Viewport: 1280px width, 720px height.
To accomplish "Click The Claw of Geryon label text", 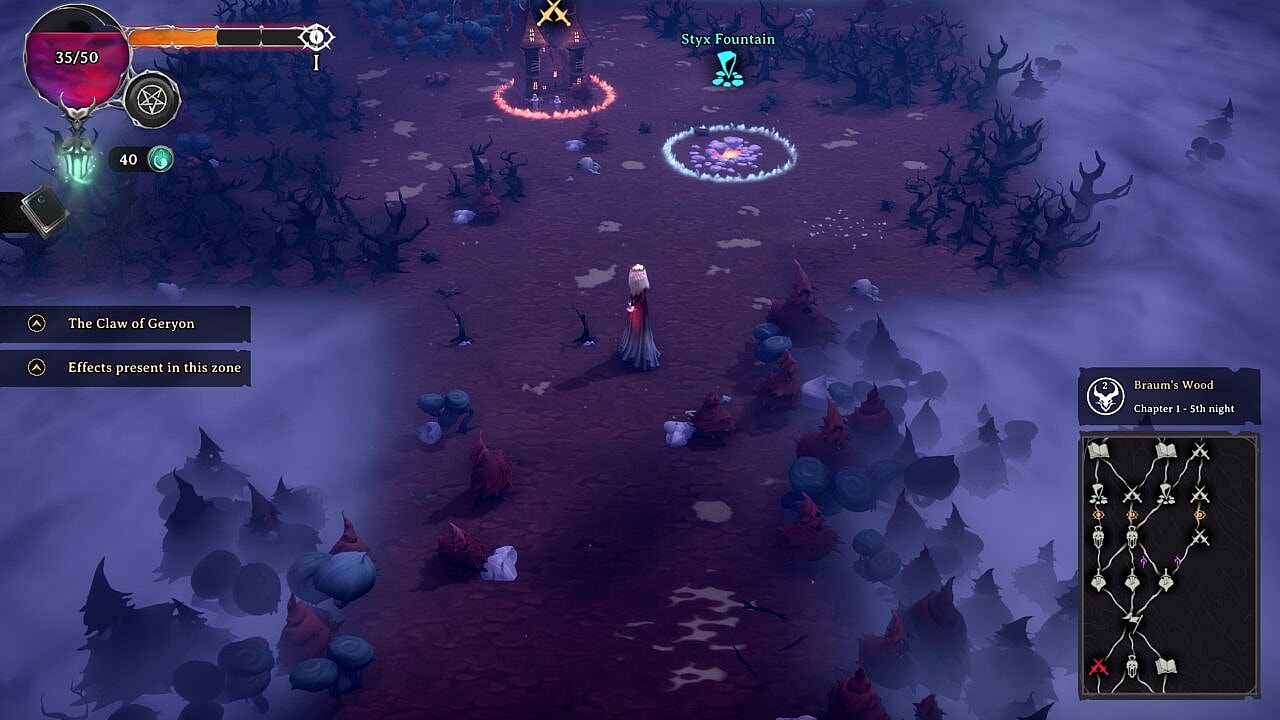I will (131, 323).
